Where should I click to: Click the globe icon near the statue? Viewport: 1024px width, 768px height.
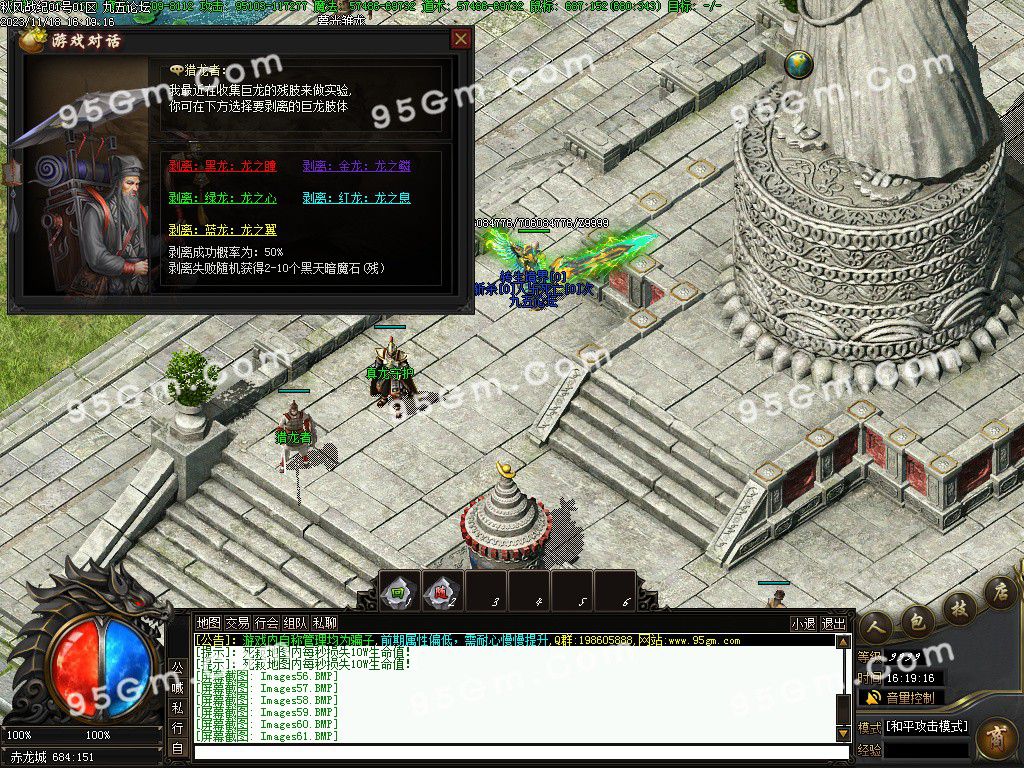coord(799,65)
